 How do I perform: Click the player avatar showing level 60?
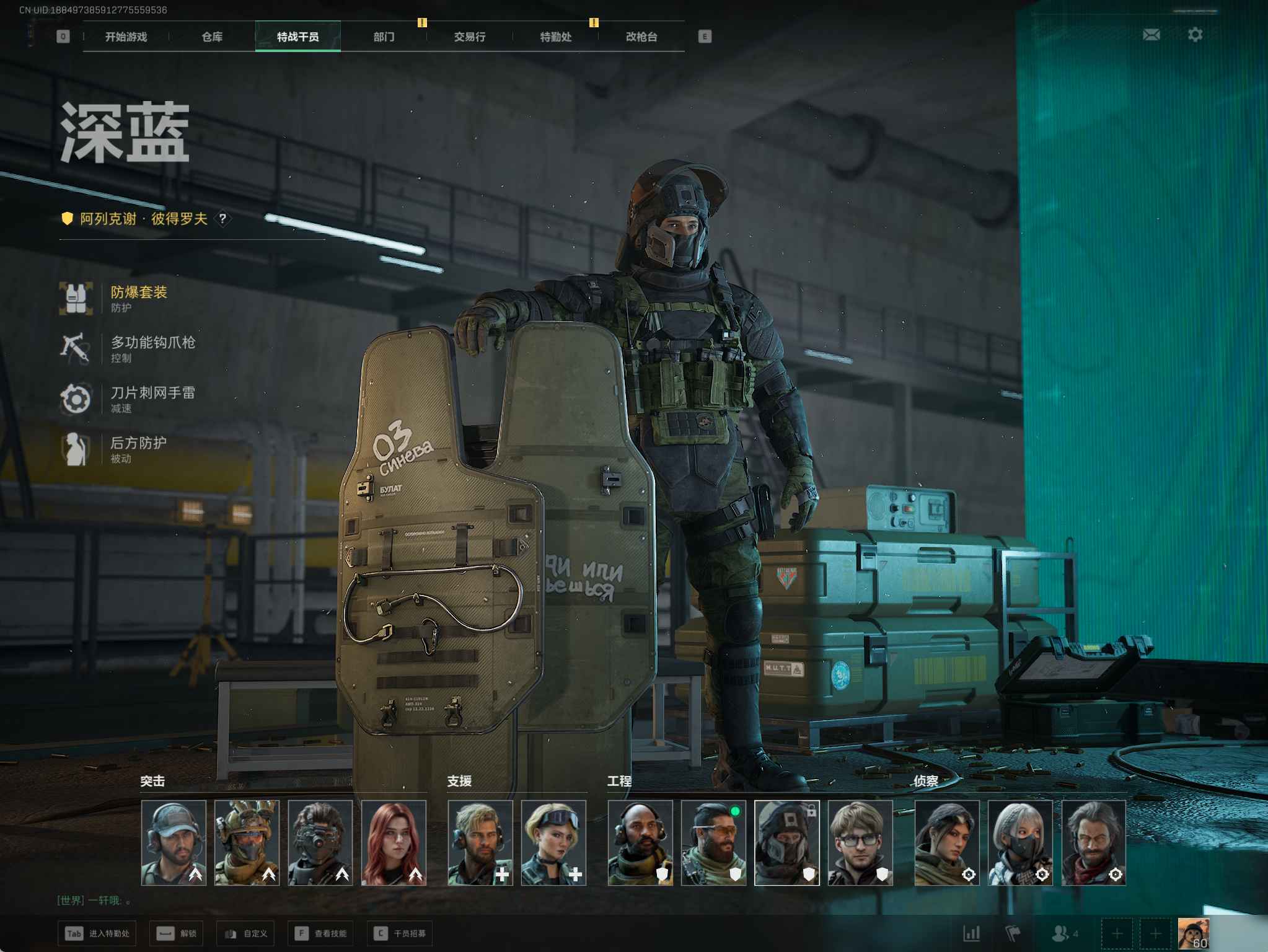(1193, 933)
